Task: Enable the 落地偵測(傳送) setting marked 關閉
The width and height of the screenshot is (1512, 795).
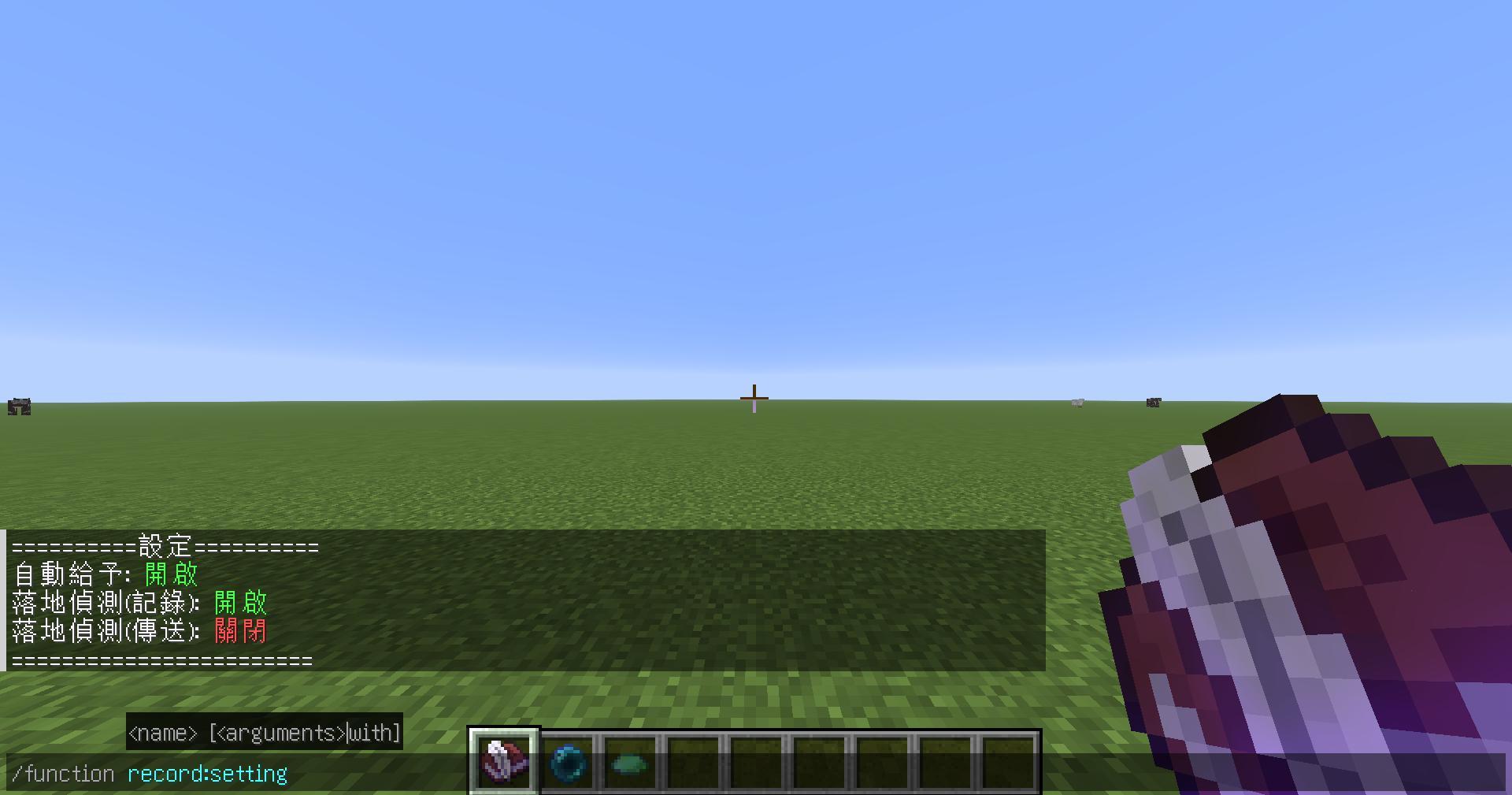Action: [239, 631]
